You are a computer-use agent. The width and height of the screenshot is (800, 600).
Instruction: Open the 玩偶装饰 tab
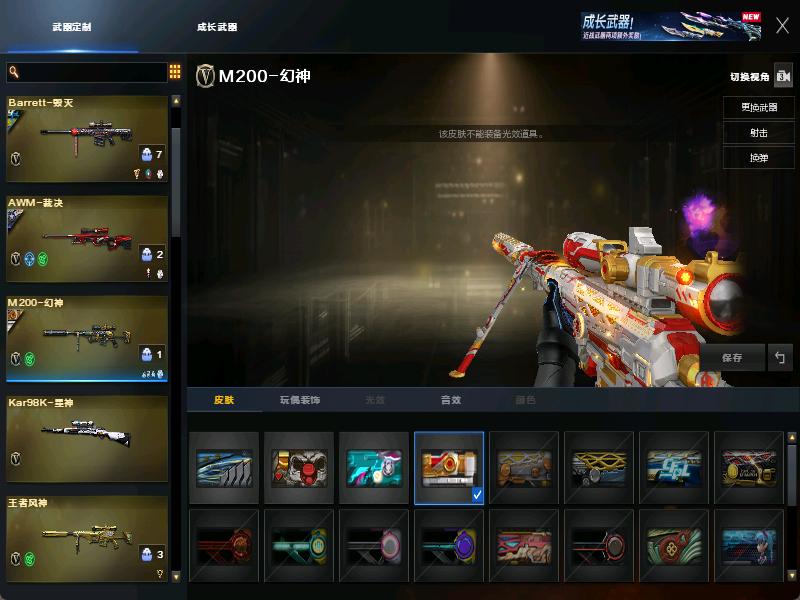click(x=299, y=400)
